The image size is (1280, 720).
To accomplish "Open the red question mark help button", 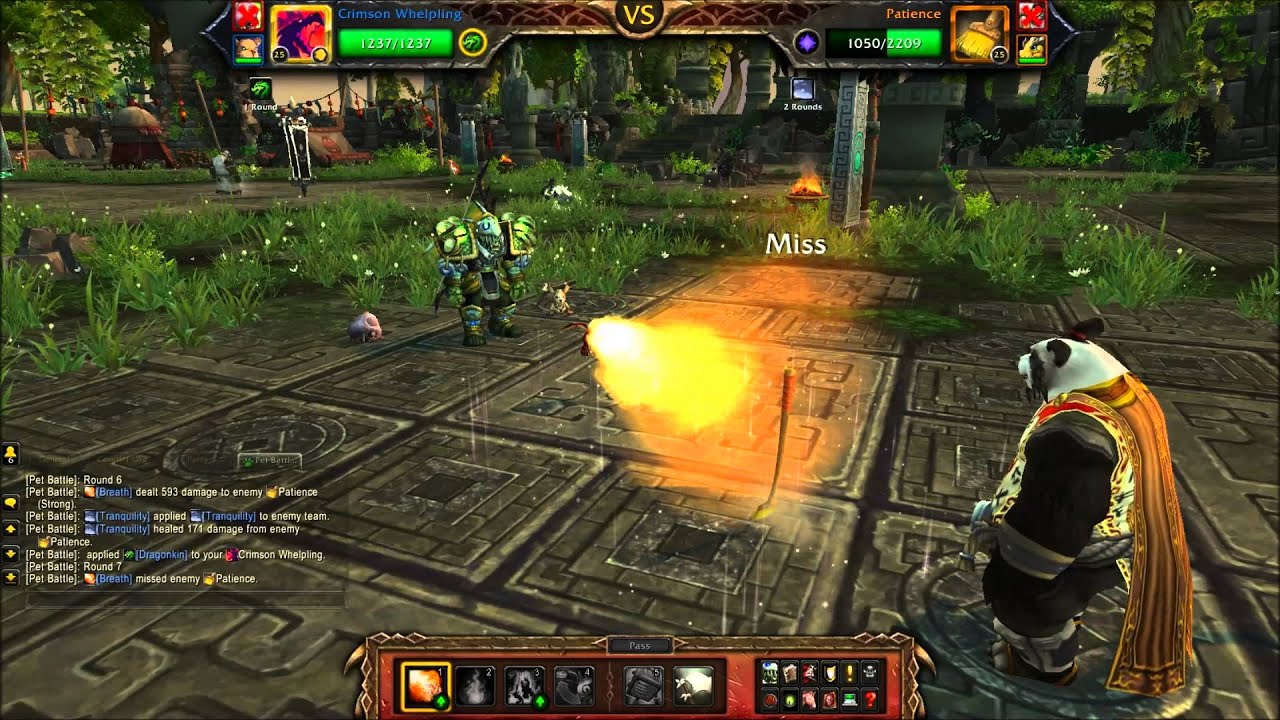I will coord(871,699).
